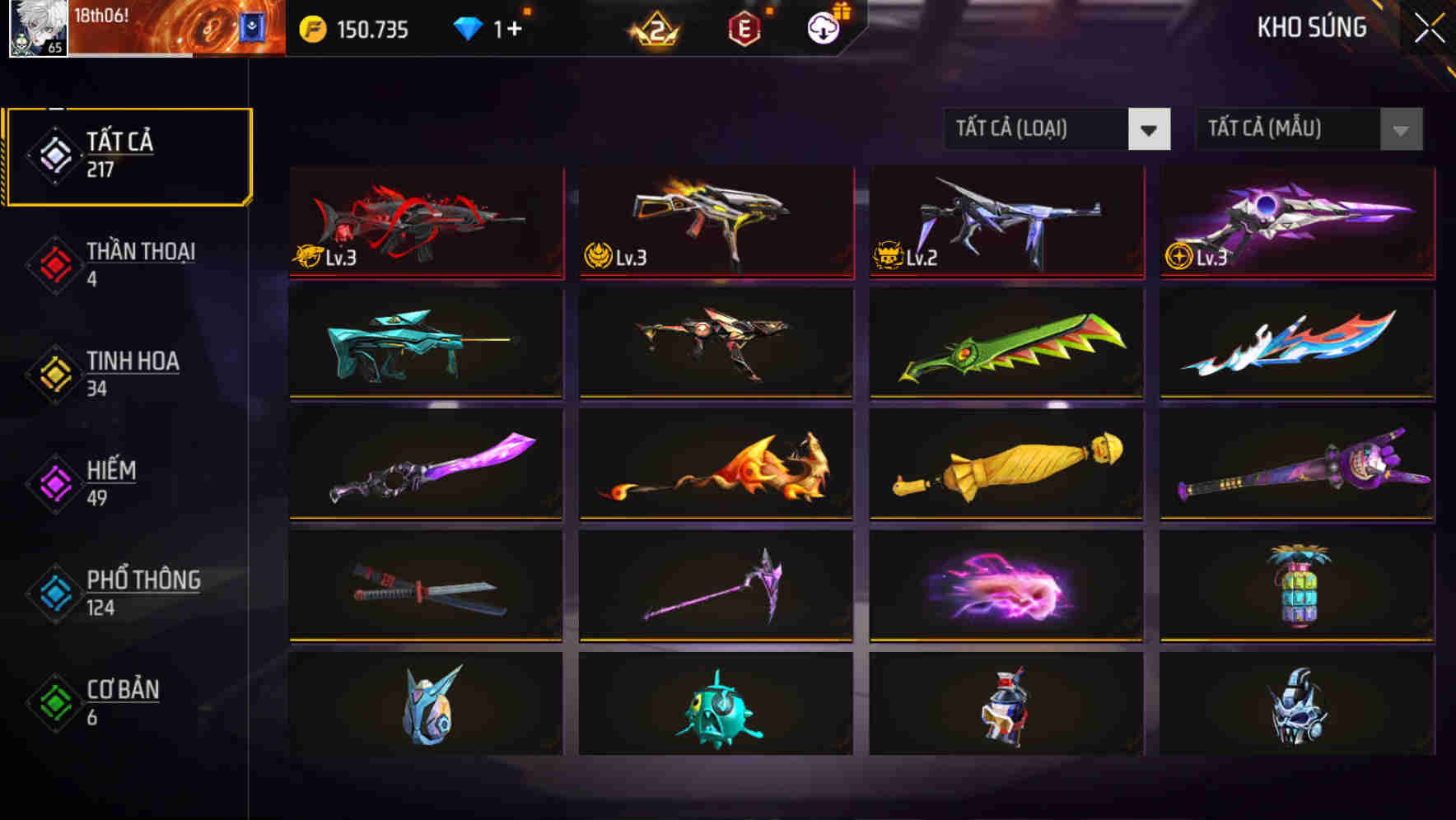
Task: Click the gold coins balance icon
Action: pos(311,29)
